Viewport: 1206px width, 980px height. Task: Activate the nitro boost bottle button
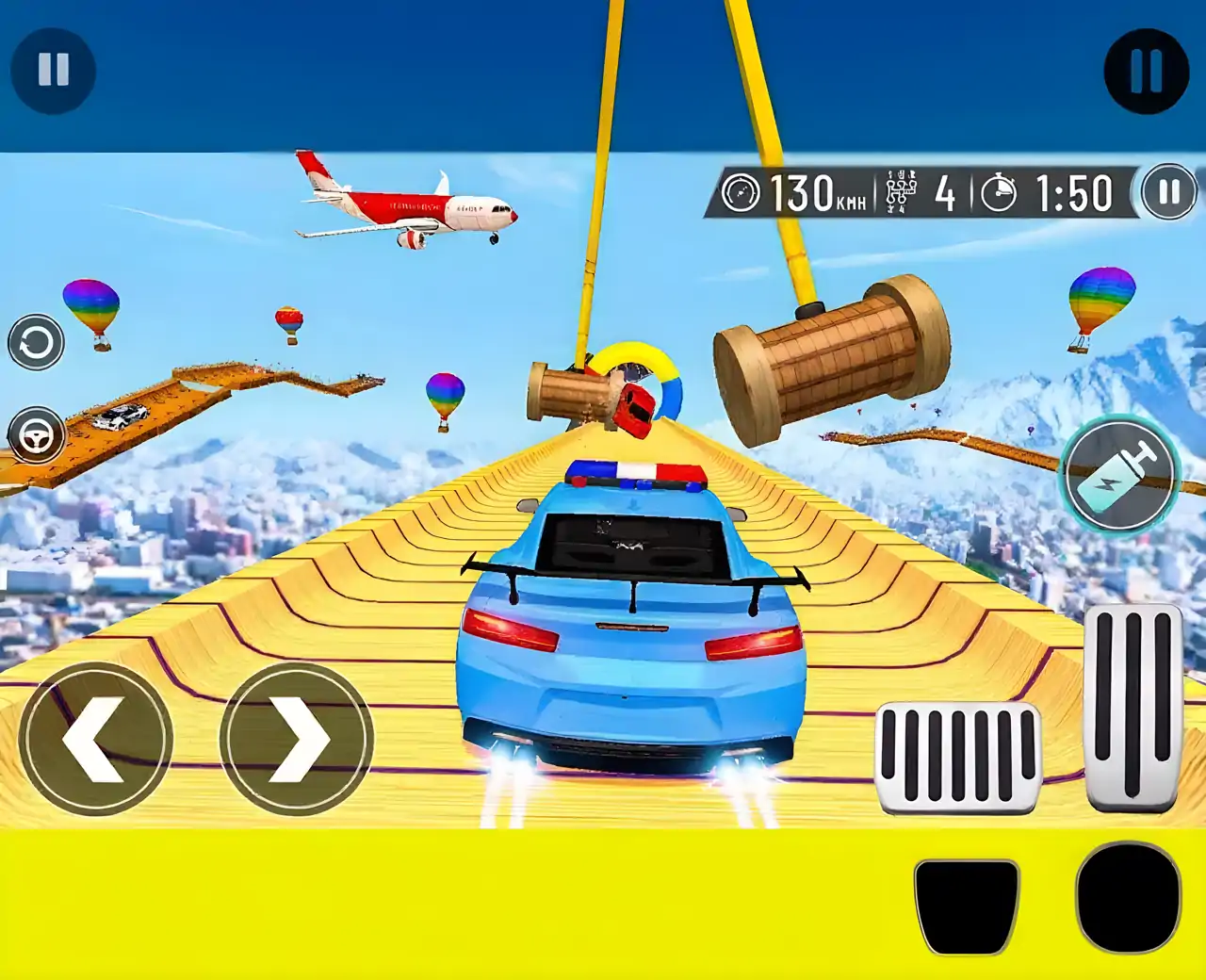click(1120, 476)
